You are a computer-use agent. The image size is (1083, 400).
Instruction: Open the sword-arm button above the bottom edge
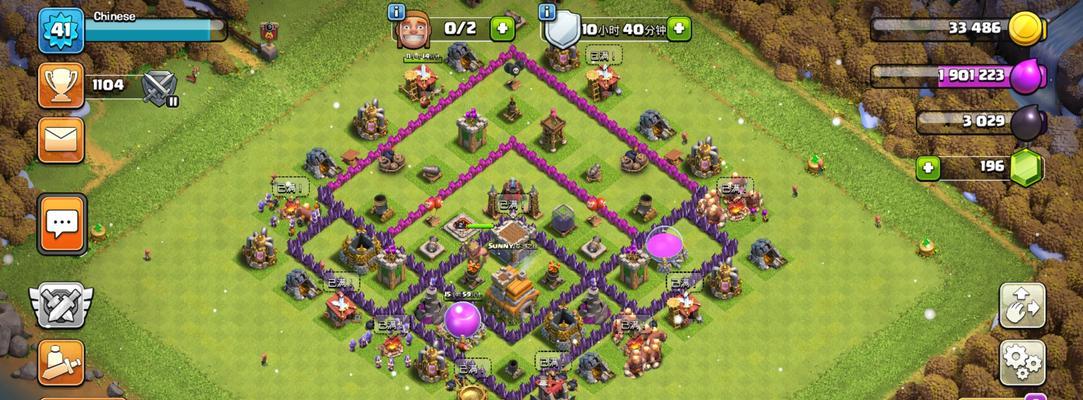[60, 362]
